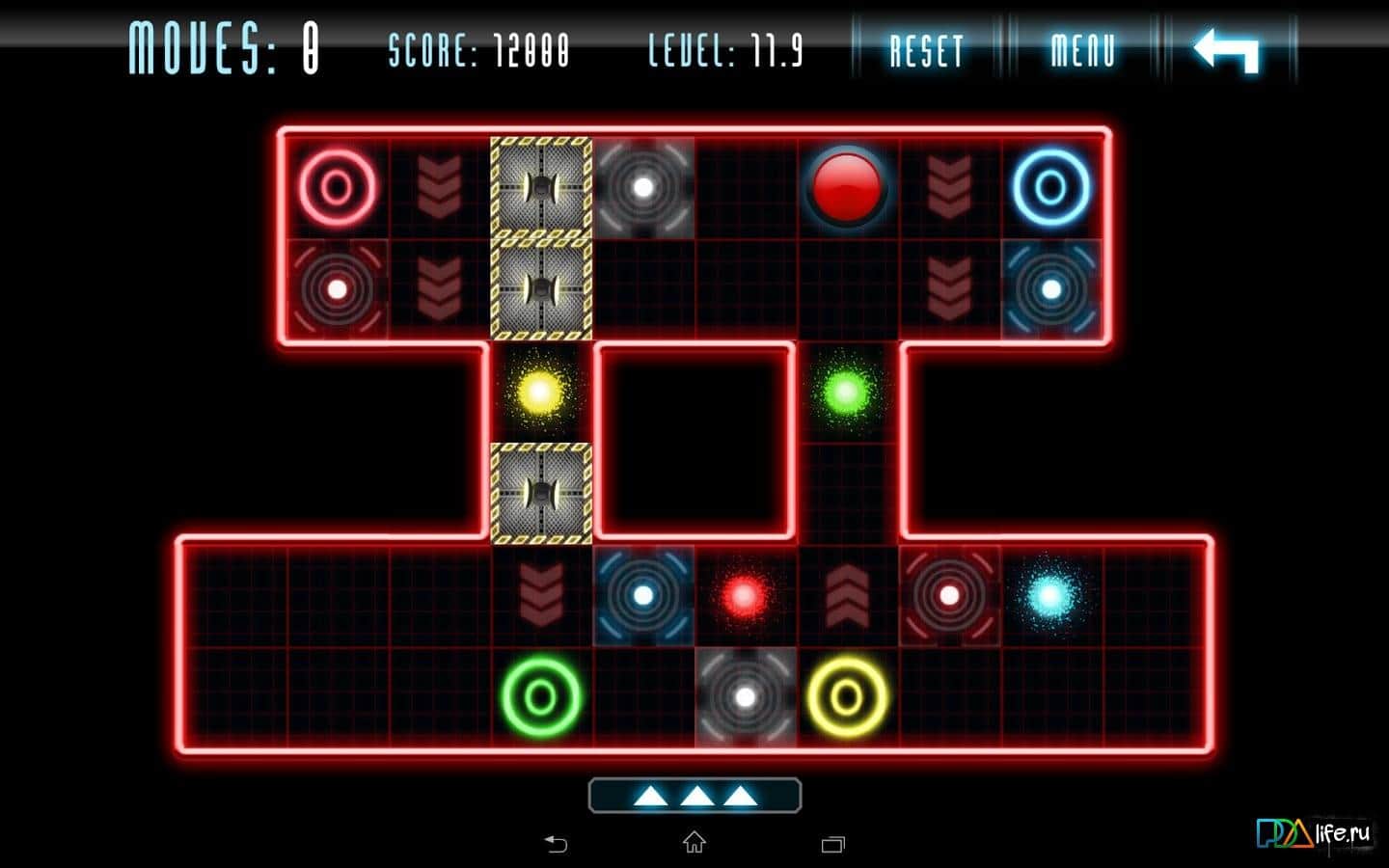Tap the Android home button
This screenshot has width=1389, height=868.
pyautogui.click(x=693, y=843)
